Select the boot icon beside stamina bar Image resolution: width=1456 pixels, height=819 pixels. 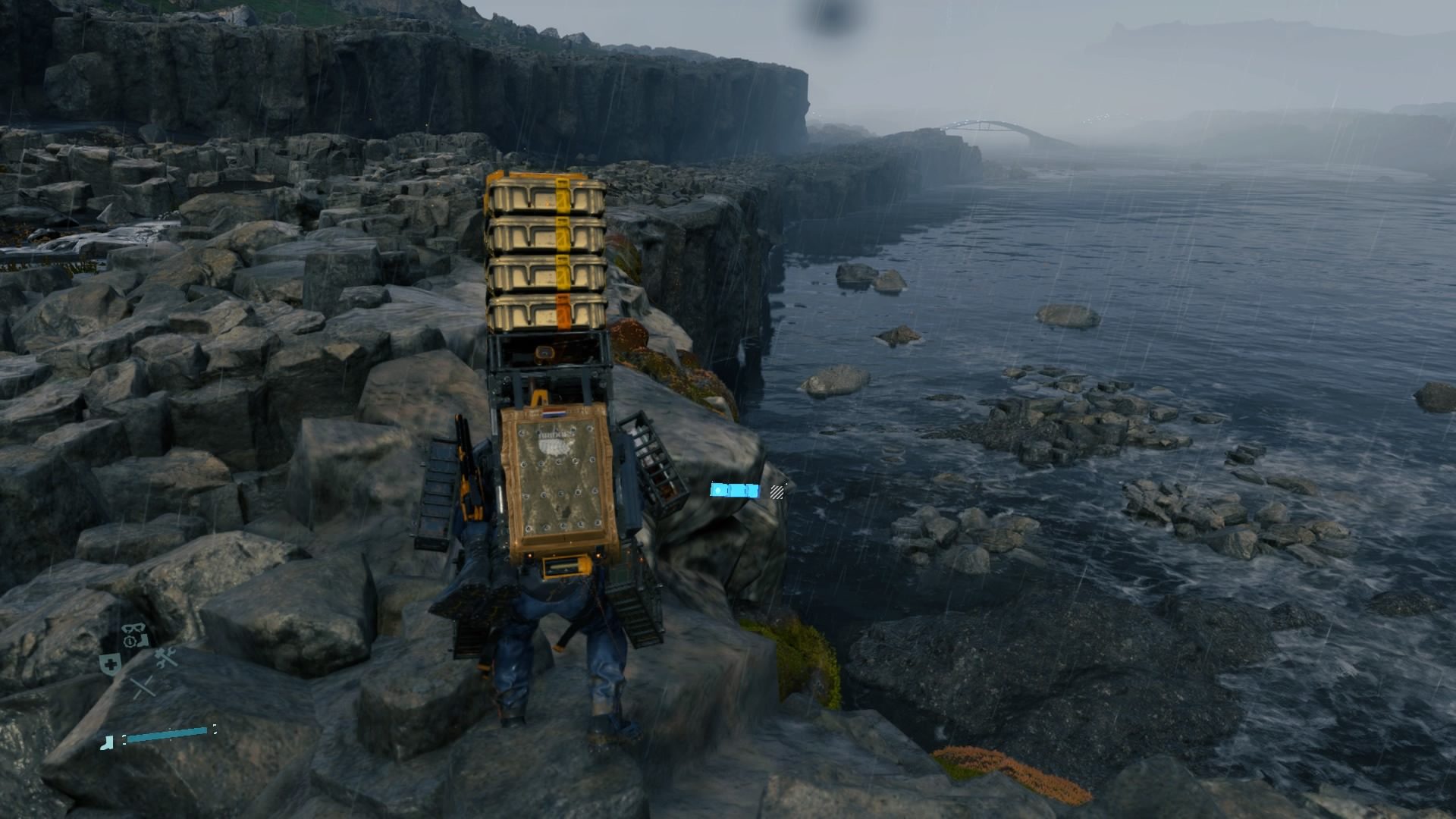coord(106,742)
